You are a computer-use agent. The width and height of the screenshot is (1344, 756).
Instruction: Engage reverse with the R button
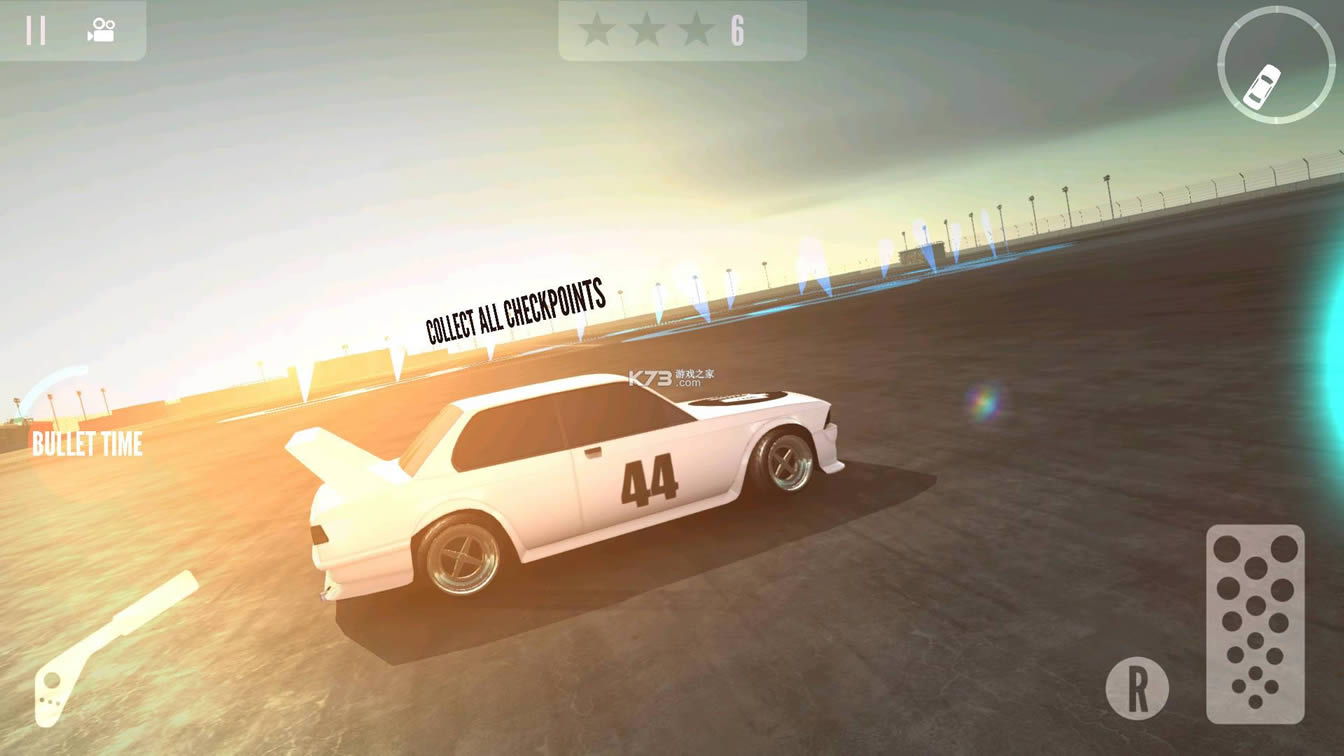pos(1137,688)
